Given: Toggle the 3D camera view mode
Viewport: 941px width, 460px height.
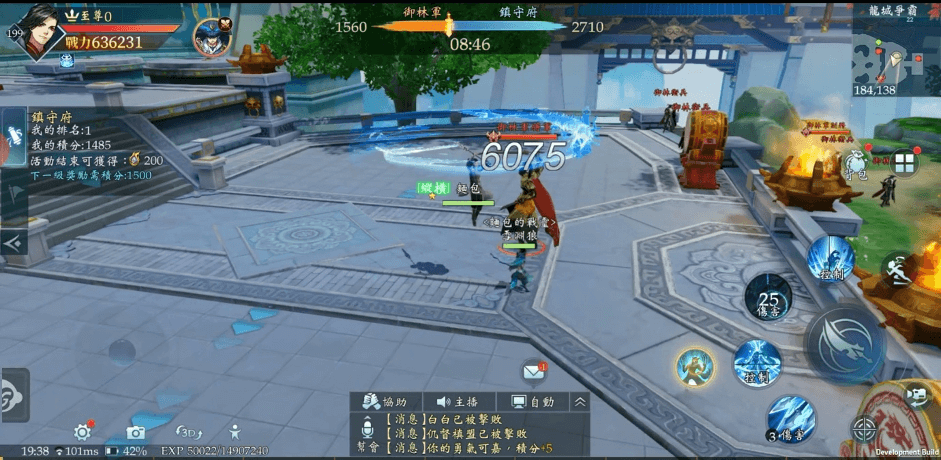Looking at the screenshot, I should tap(188, 432).
